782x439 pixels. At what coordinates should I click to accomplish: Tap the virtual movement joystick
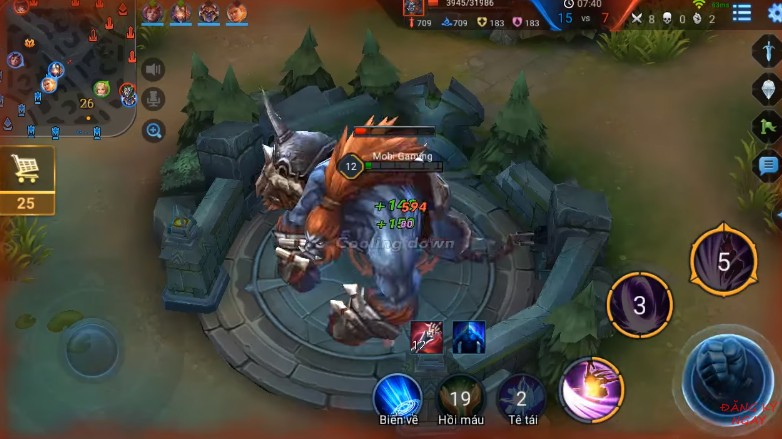pyautogui.click(x=92, y=348)
